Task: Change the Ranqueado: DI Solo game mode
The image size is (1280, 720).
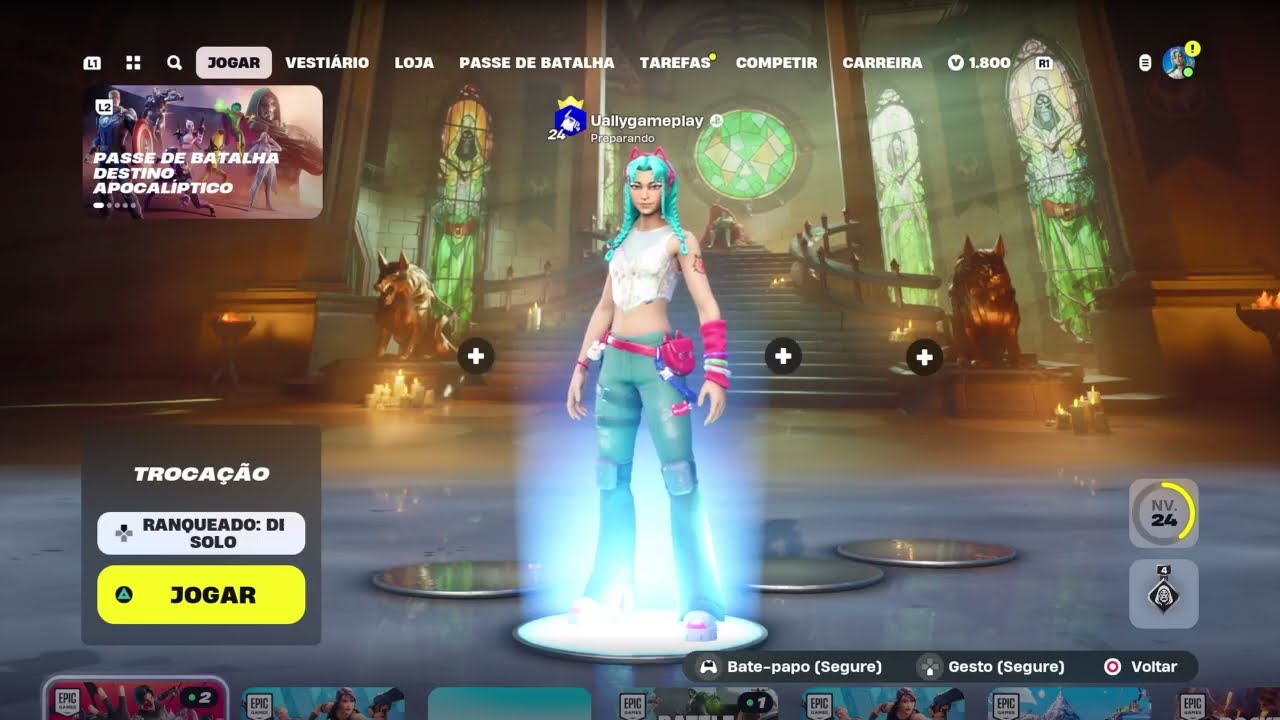Action: (x=201, y=533)
